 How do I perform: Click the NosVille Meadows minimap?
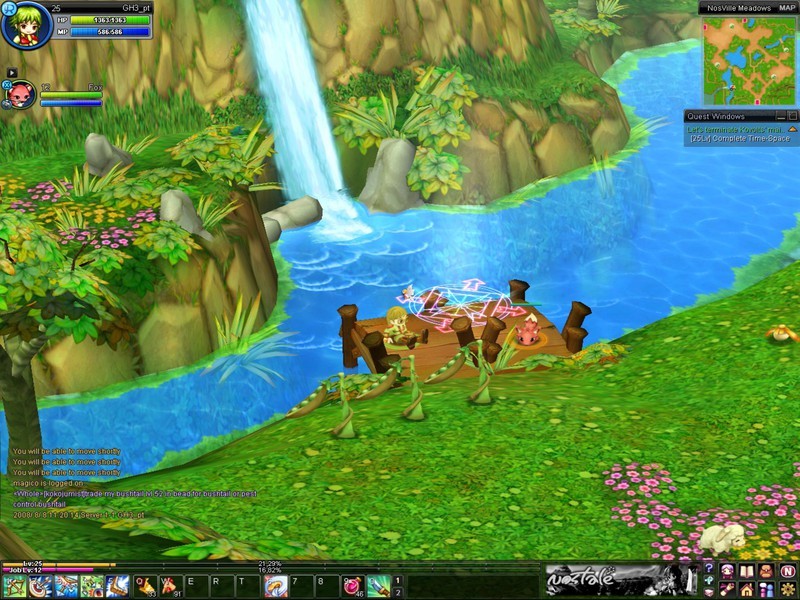(749, 60)
